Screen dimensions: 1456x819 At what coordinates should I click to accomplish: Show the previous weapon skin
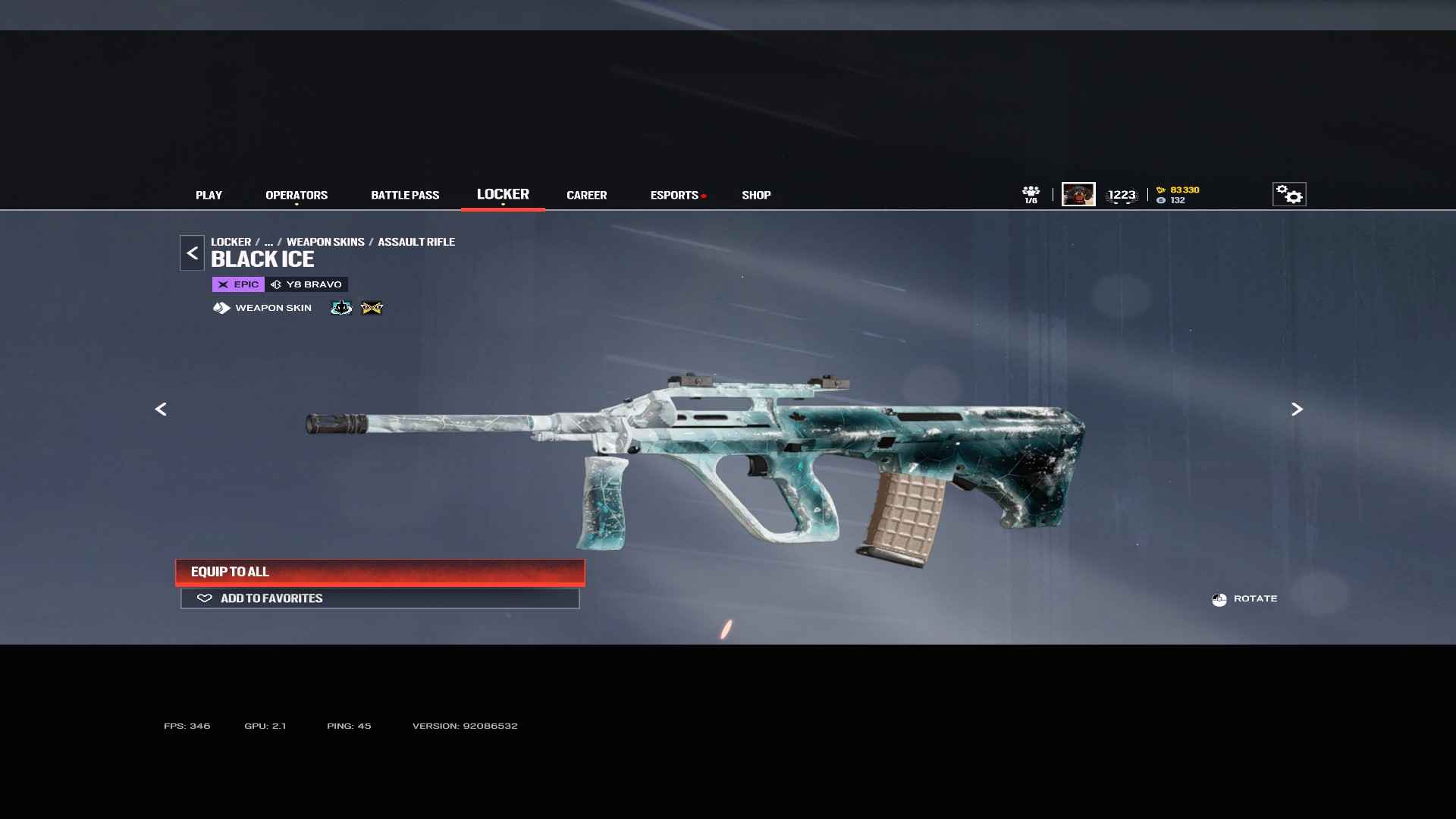tap(161, 409)
